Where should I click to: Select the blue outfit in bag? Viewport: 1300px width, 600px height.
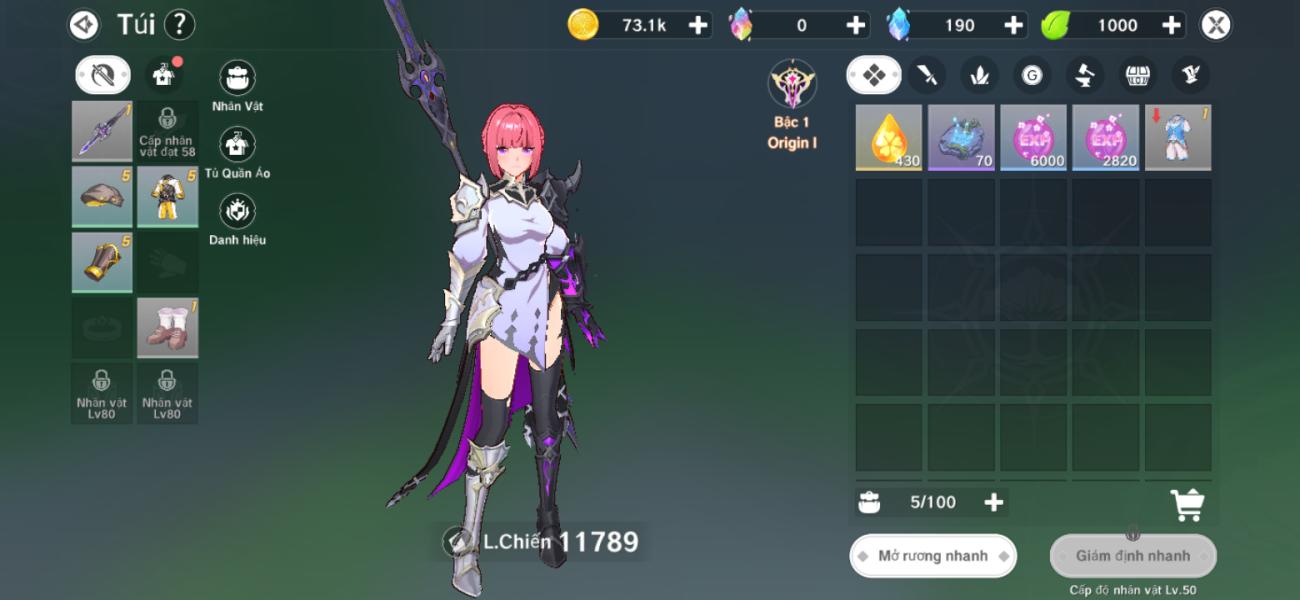click(x=1177, y=137)
